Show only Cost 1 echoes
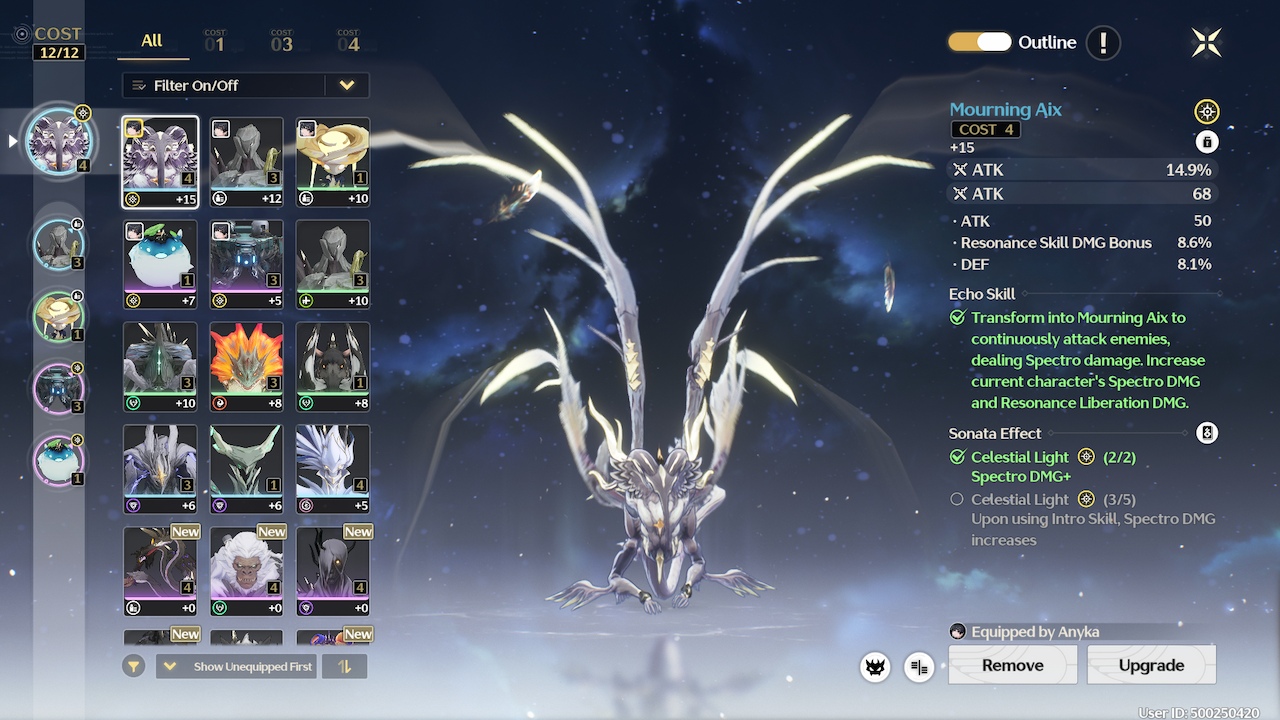The image size is (1280, 720). coord(215,42)
